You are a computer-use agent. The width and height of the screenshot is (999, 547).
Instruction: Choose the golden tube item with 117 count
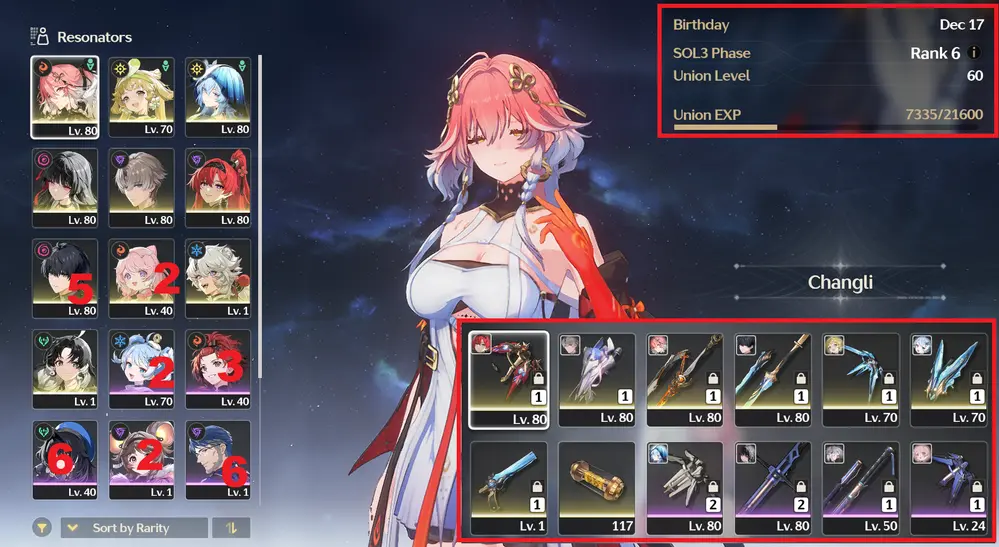(596, 487)
